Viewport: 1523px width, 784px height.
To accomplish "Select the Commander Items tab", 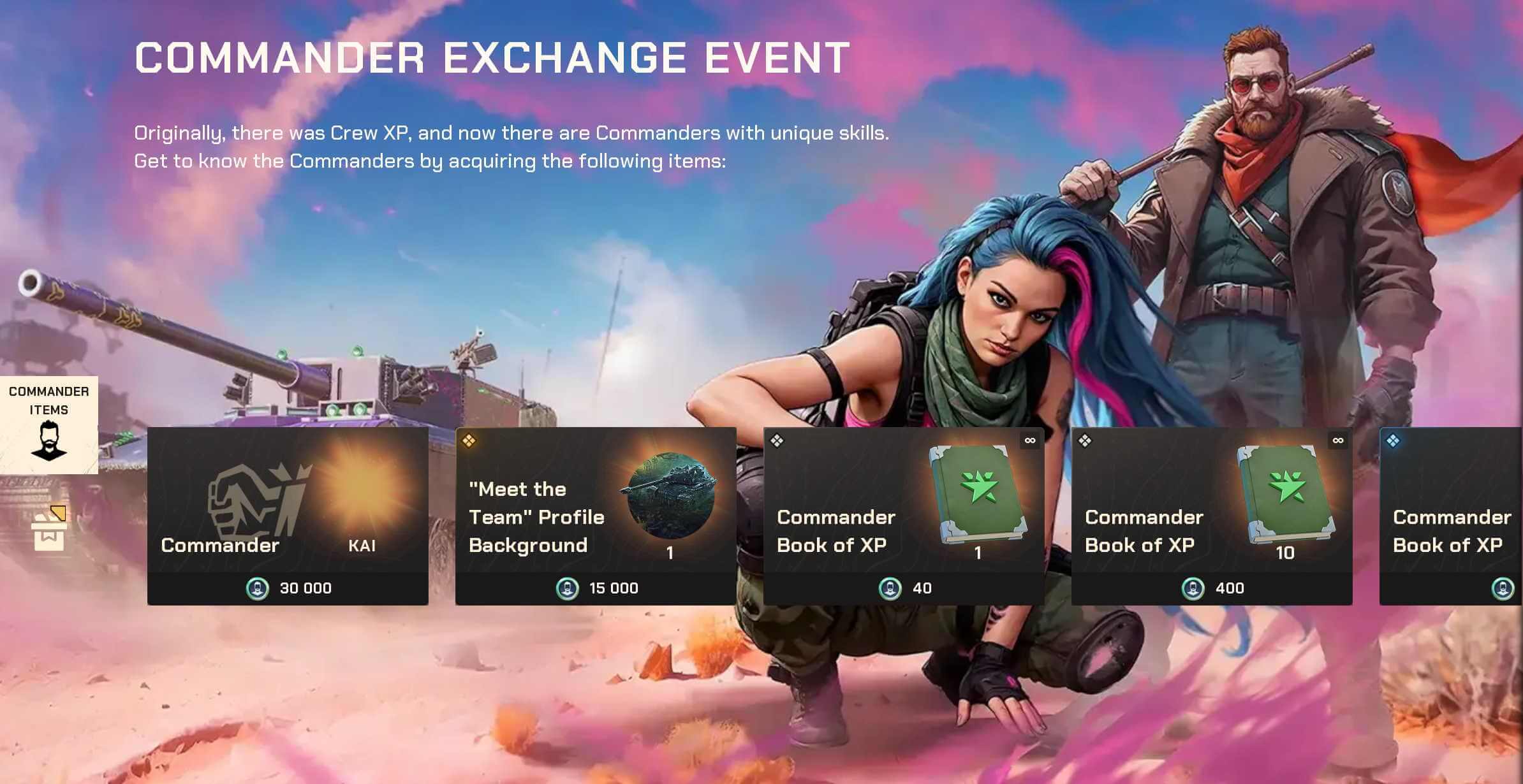I will [x=49, y=425].
